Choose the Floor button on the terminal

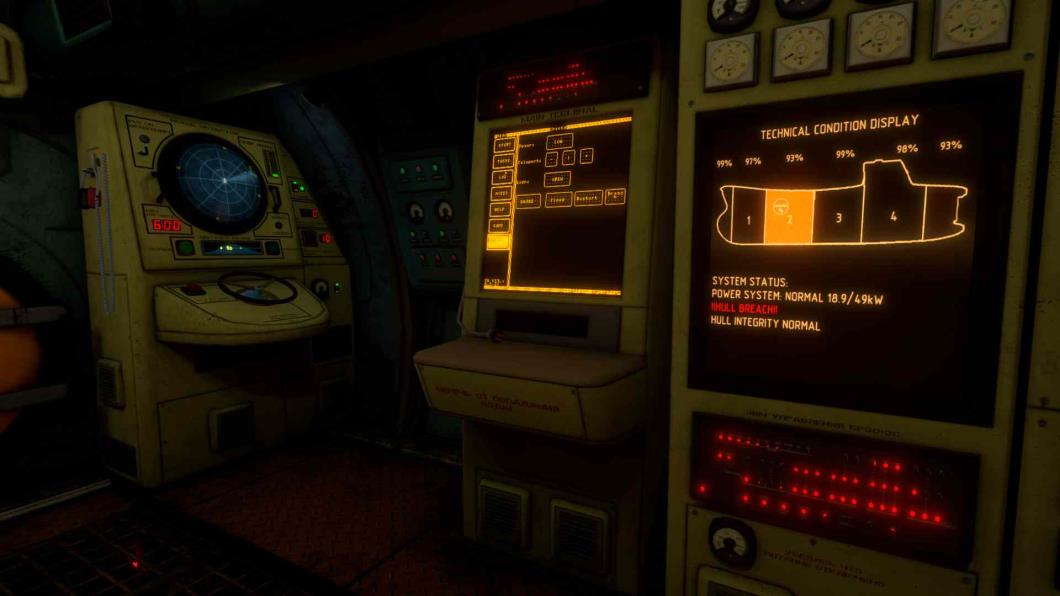point(558,199)
